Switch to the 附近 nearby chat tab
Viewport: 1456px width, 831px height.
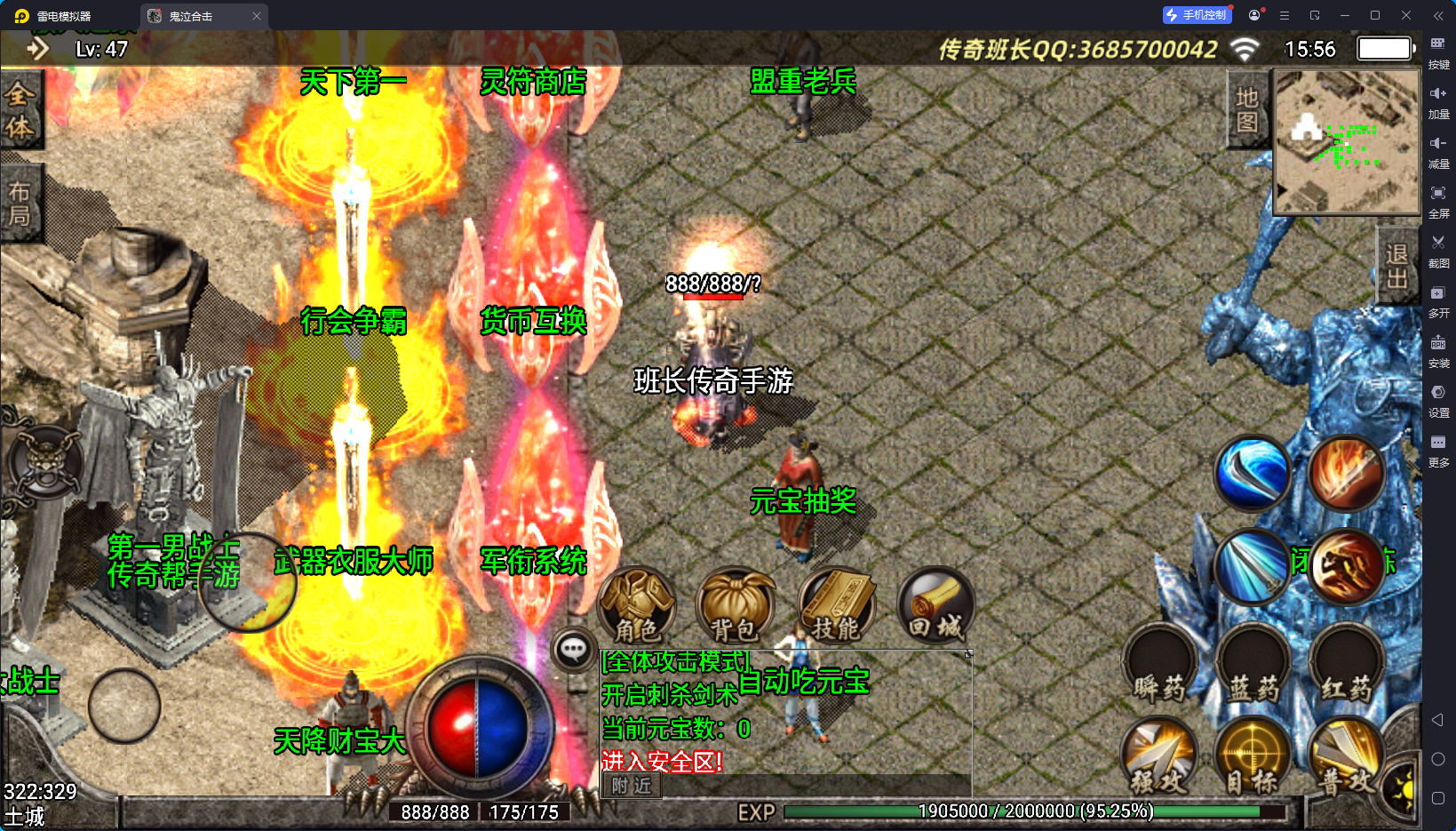tap(632, 786)
